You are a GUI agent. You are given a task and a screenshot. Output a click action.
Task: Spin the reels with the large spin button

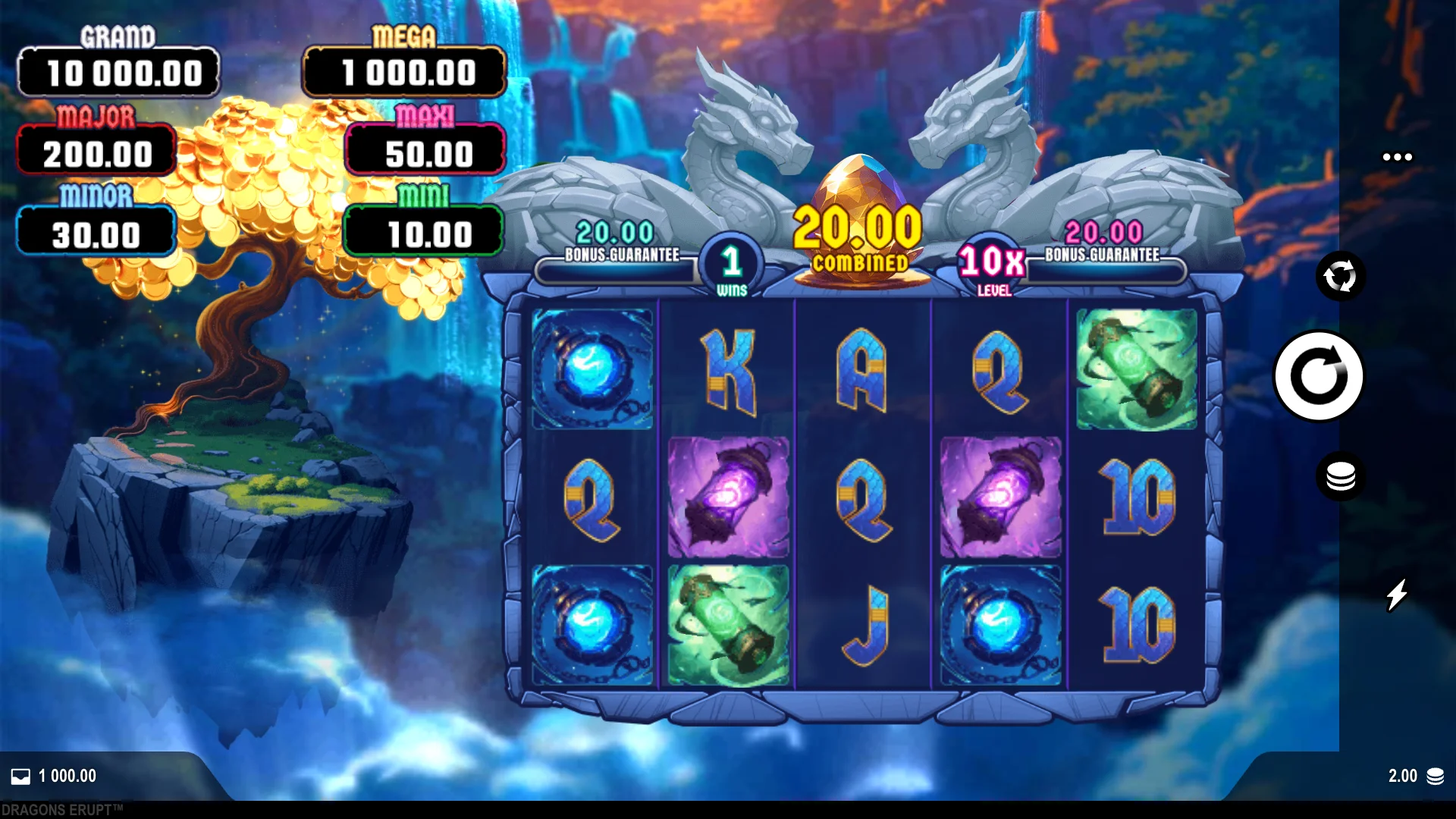[x=1319, y=376]
